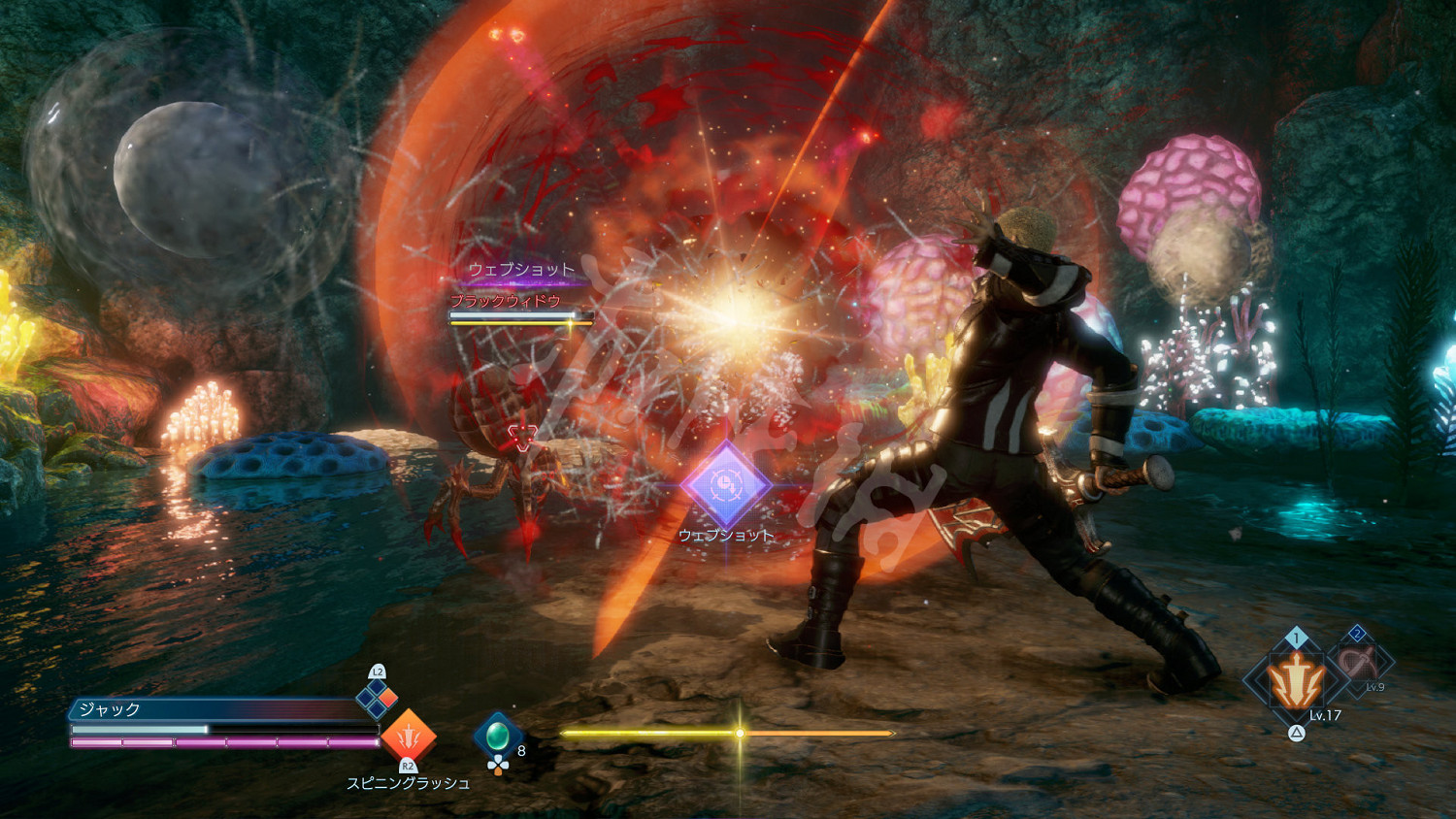This screenshot has height=819, width=1456.
Task: Select the purple Webshot diamond icon
Action: (725, 483)
